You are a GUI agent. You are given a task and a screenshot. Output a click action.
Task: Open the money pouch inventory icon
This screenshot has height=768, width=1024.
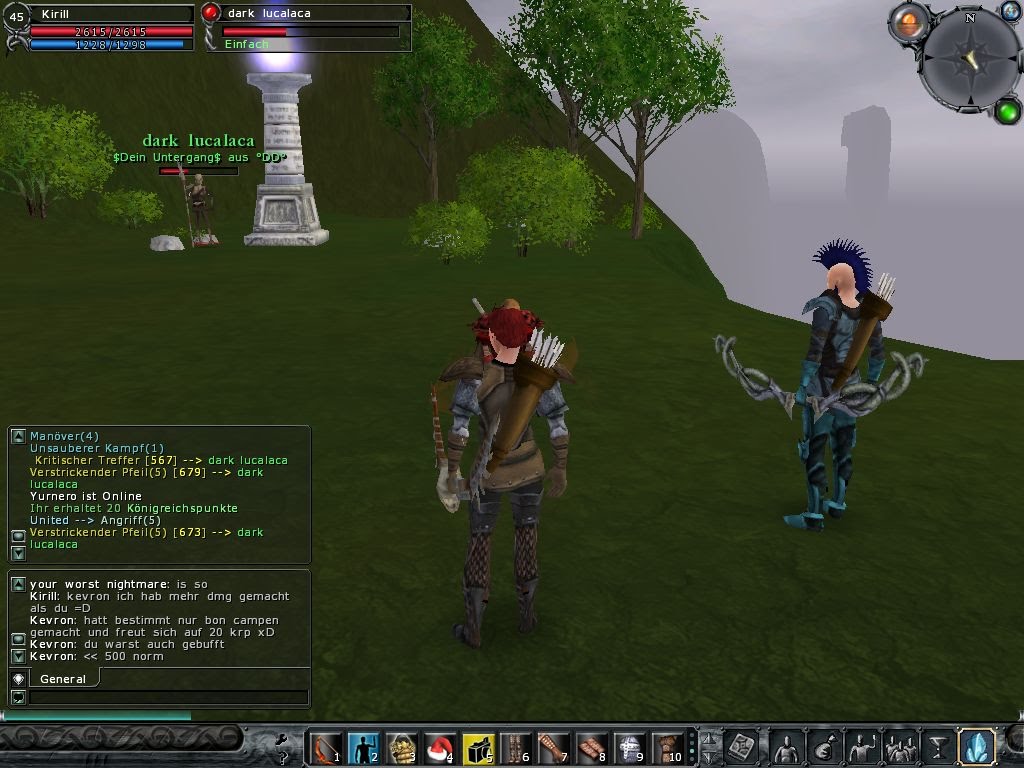point(824,747)
